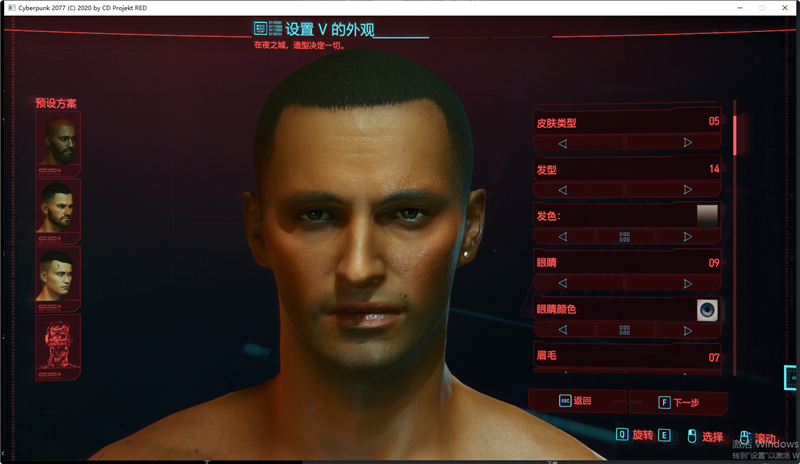The image size is (800, 464).
Task: Change 眼睛颜色 eye color to next
Action: [688, 330]
